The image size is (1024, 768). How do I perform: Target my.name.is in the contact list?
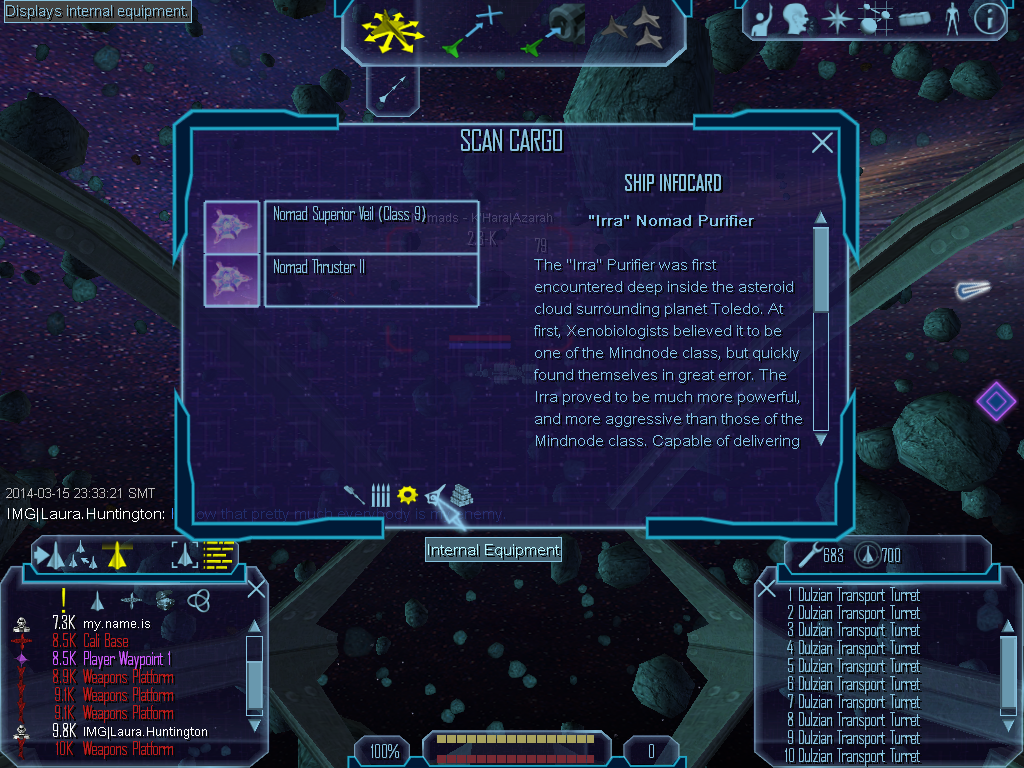117,623
